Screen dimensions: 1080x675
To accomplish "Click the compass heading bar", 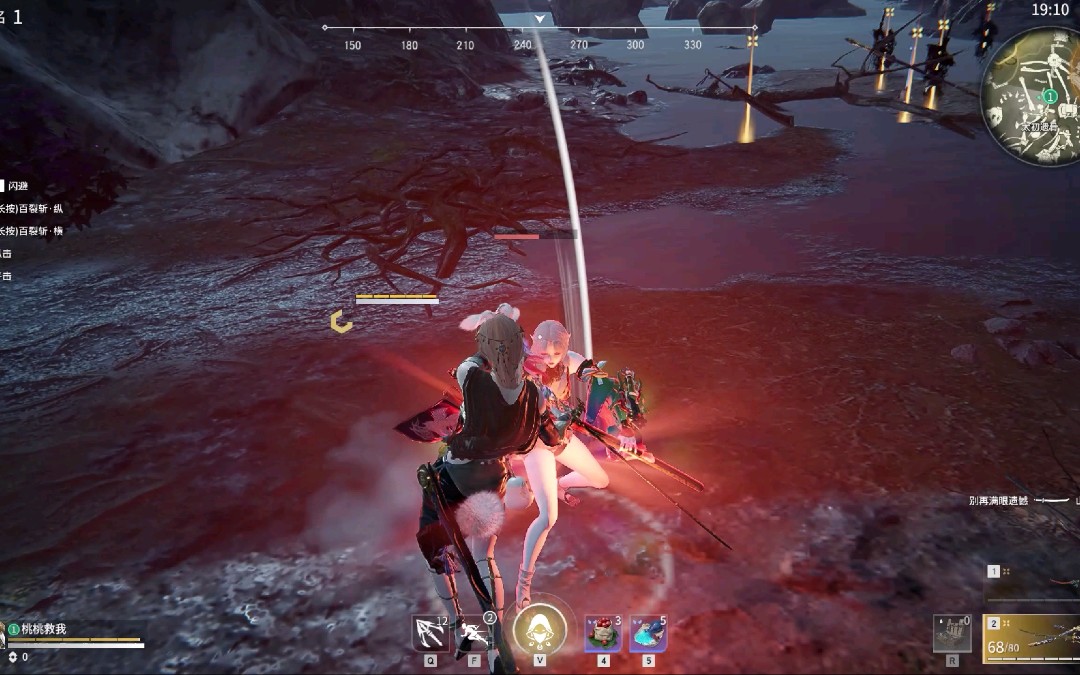I will [540, 28].
